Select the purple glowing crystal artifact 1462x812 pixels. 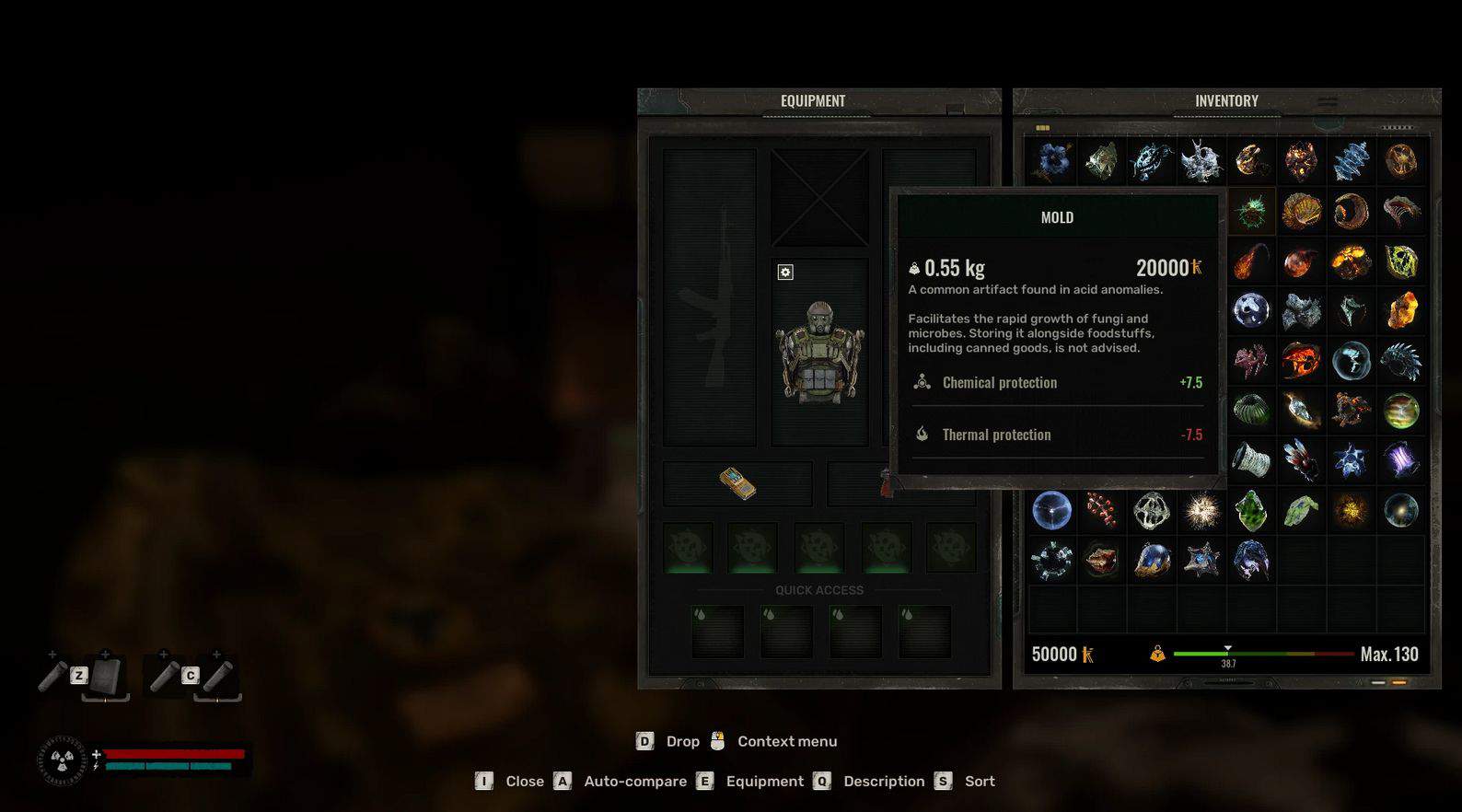[1400, 459]
